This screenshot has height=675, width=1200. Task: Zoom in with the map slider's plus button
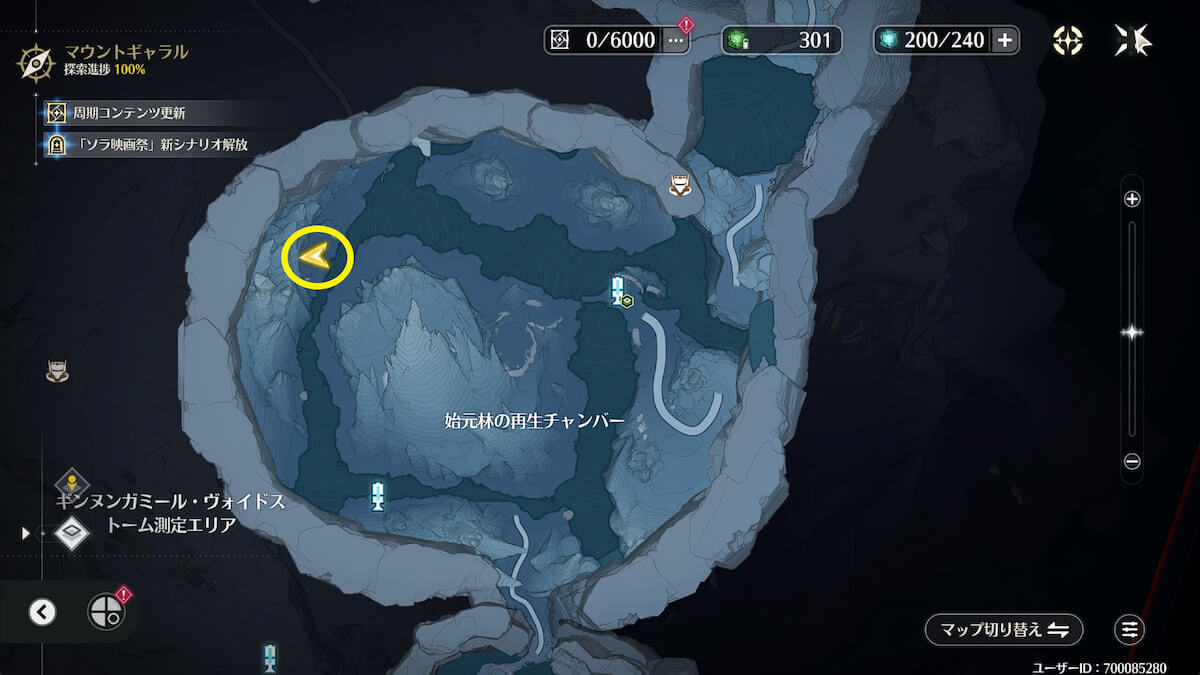coord(1132,199)
